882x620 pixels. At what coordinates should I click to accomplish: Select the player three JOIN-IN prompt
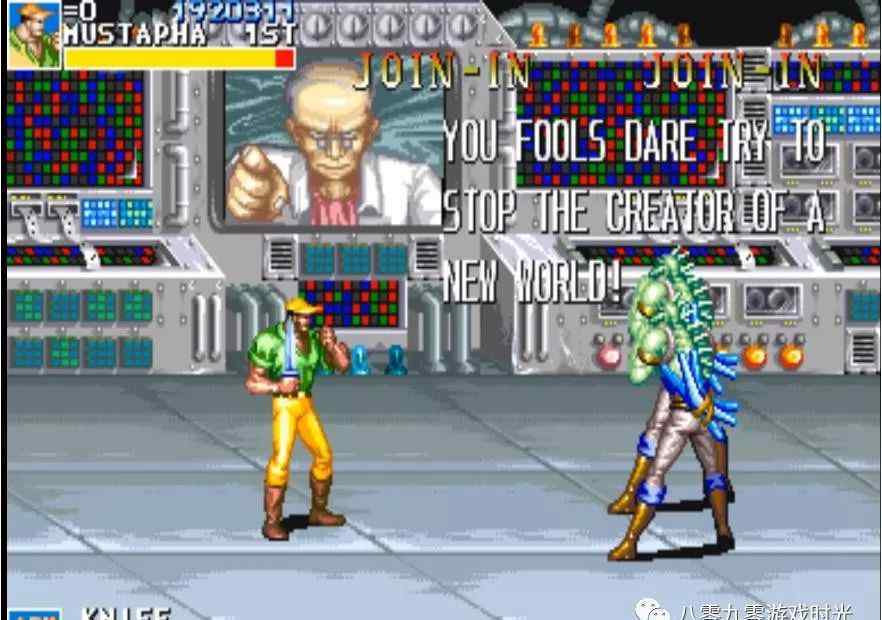(733, 71)
